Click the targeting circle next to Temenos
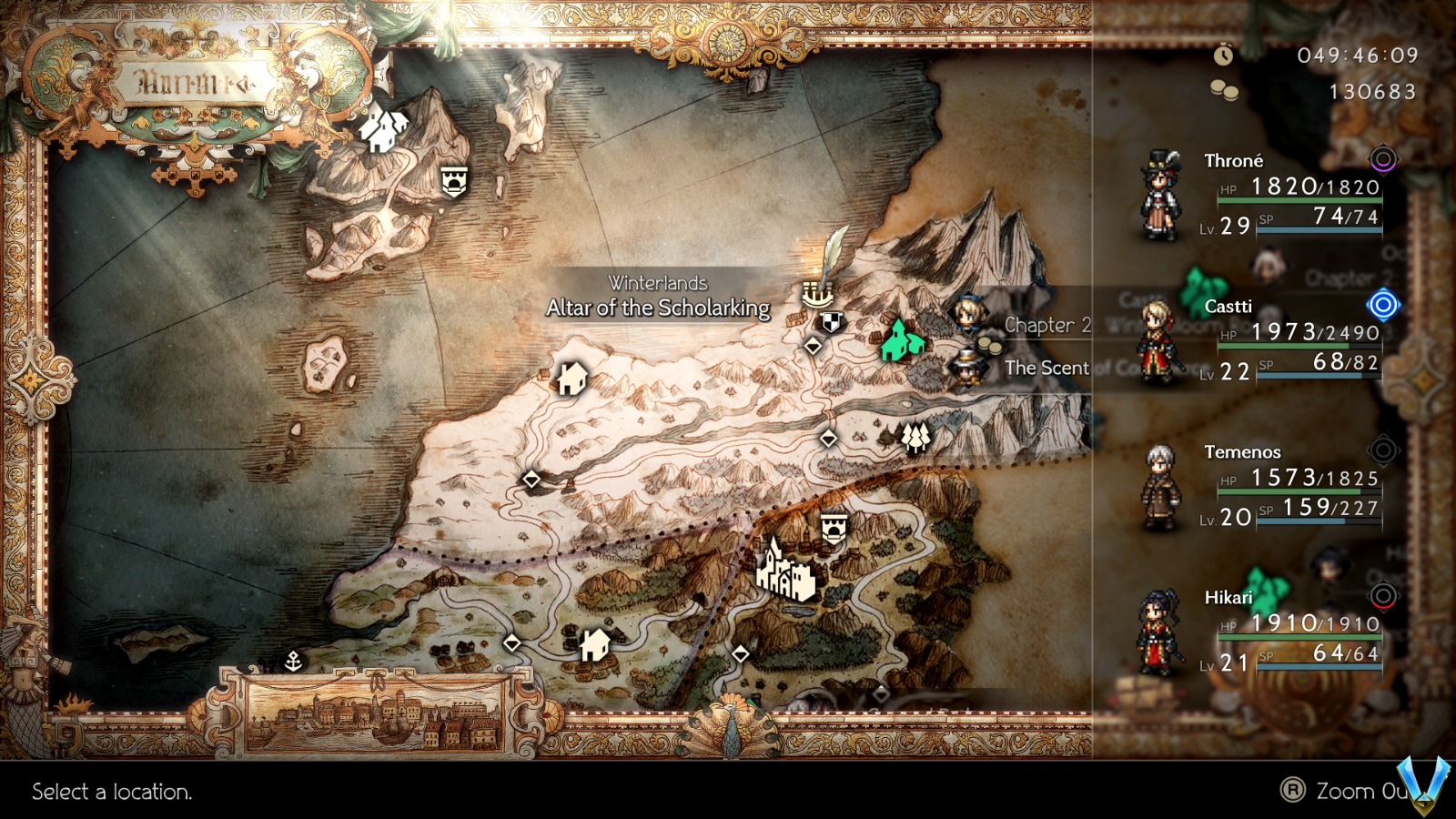The height and width of the screenshot is (819, 1456). pos(1384,450)
